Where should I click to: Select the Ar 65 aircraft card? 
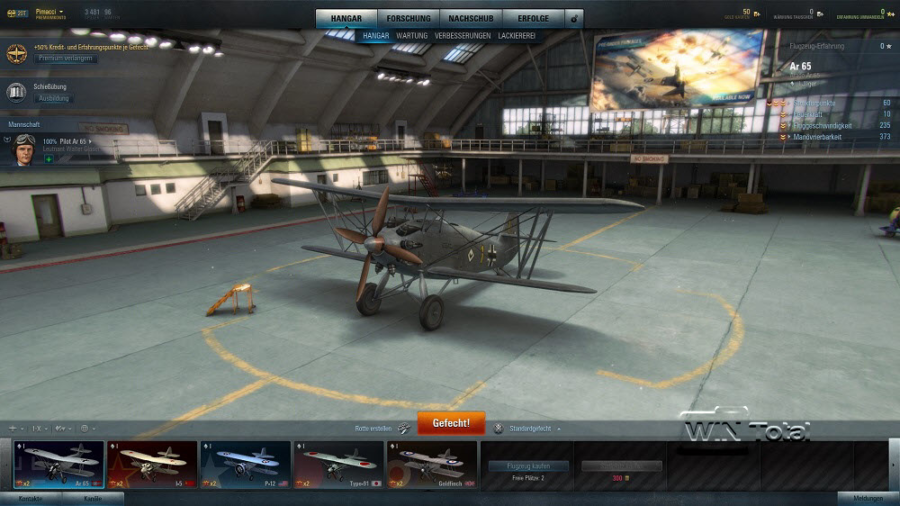pyautogui.click(x=59, y=465)
